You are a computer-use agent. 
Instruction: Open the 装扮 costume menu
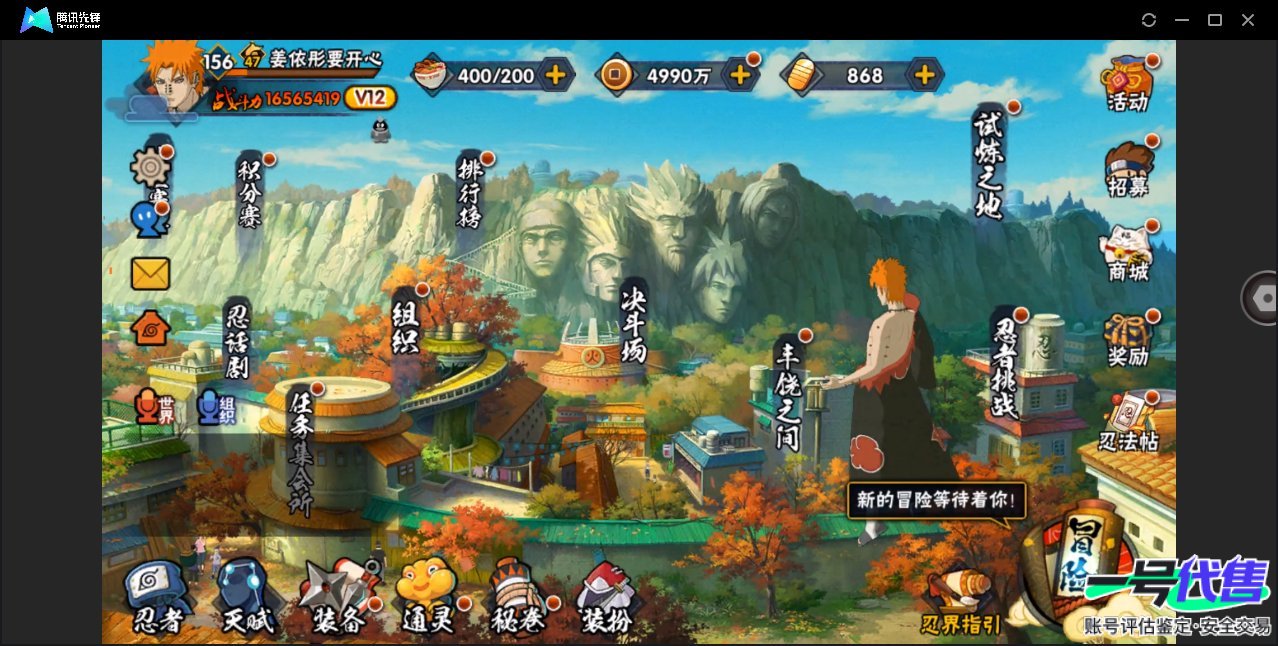pos(607,598)
